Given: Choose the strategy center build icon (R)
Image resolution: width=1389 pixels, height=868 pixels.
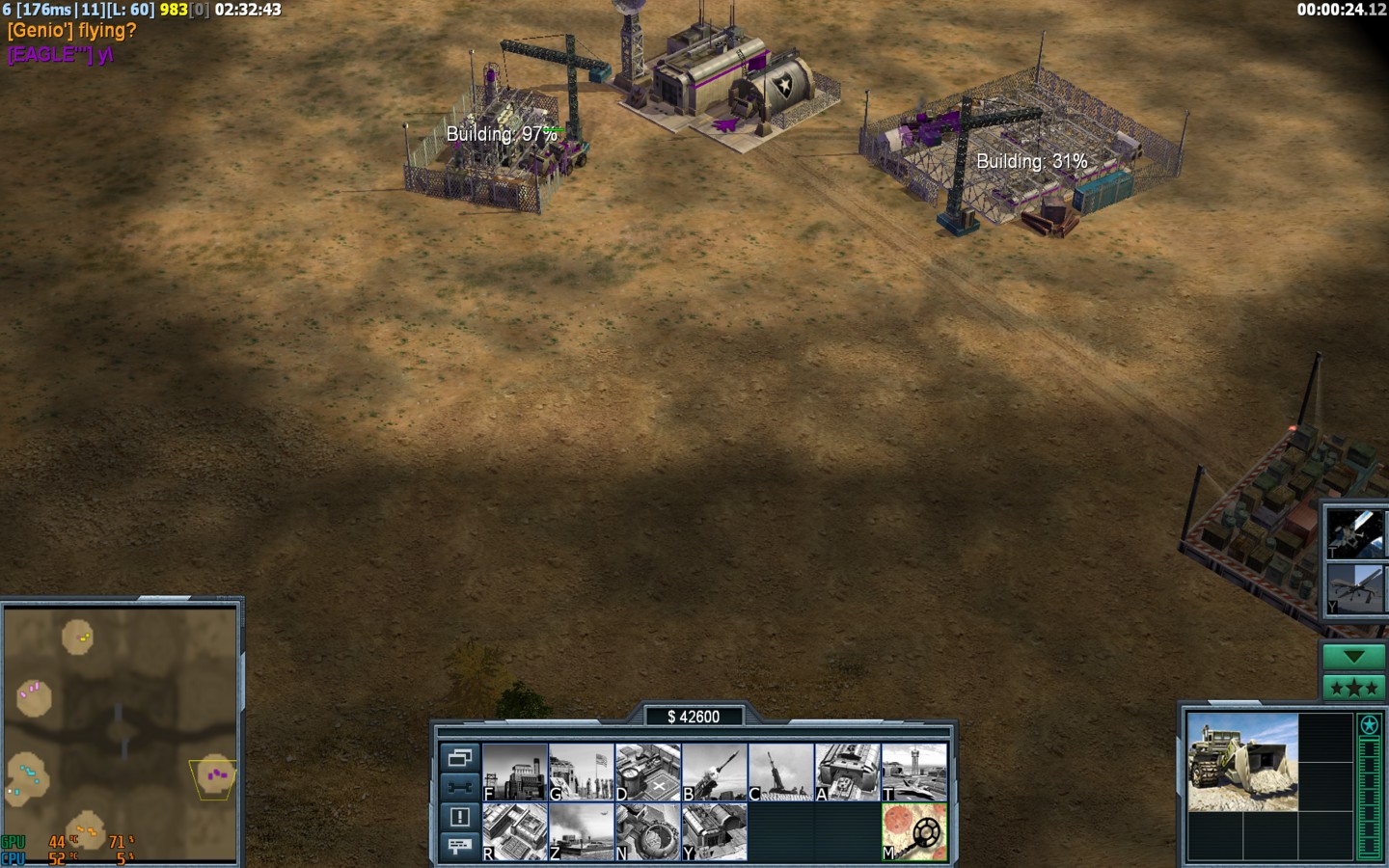Looking at the screenshot, I should [x=515, y=832].
